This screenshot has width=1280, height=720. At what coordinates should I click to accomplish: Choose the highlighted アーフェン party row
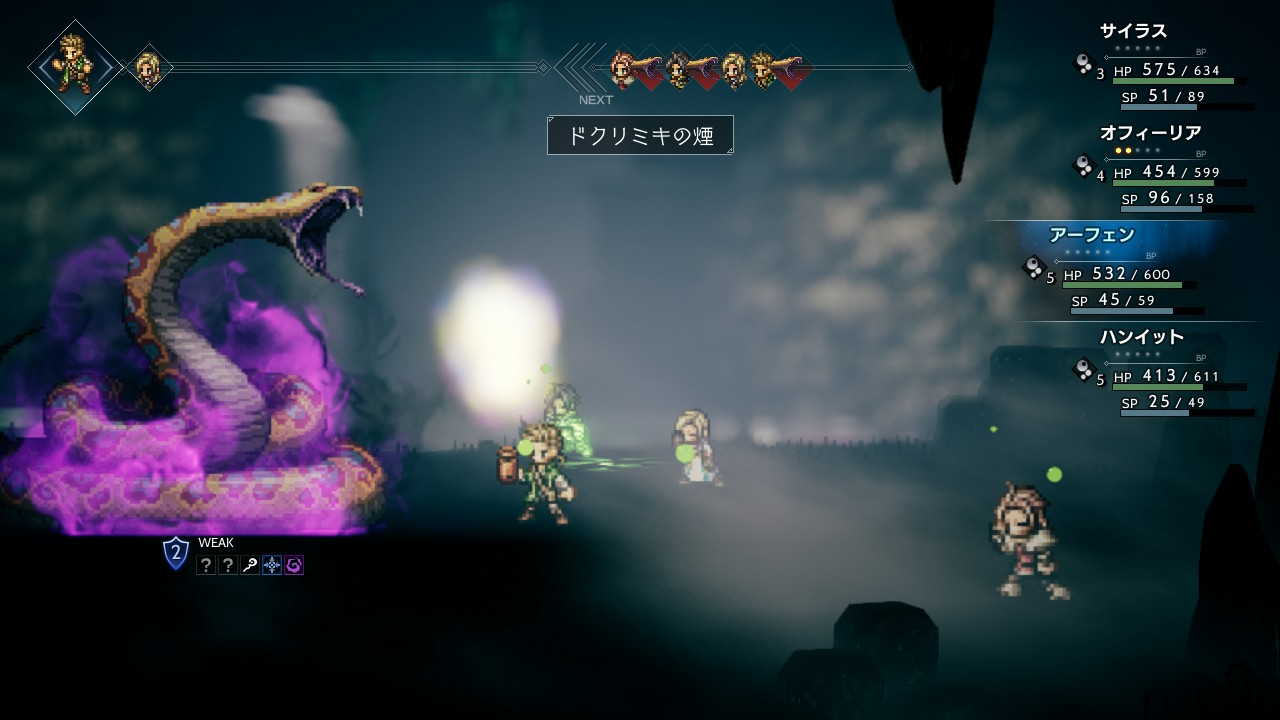coord(1092,235)
